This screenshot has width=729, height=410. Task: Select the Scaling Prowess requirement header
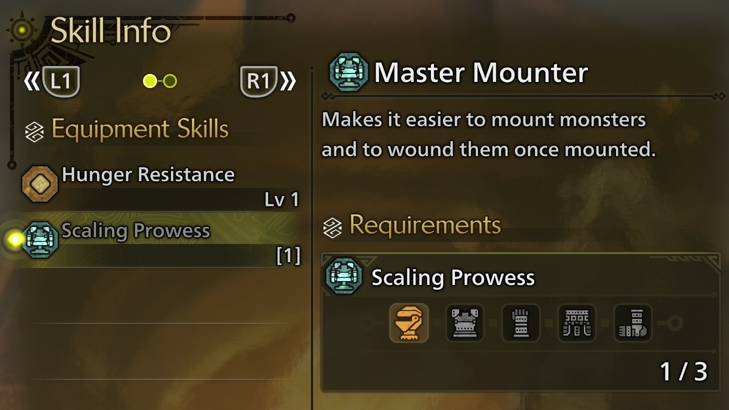tap(452, 277)
